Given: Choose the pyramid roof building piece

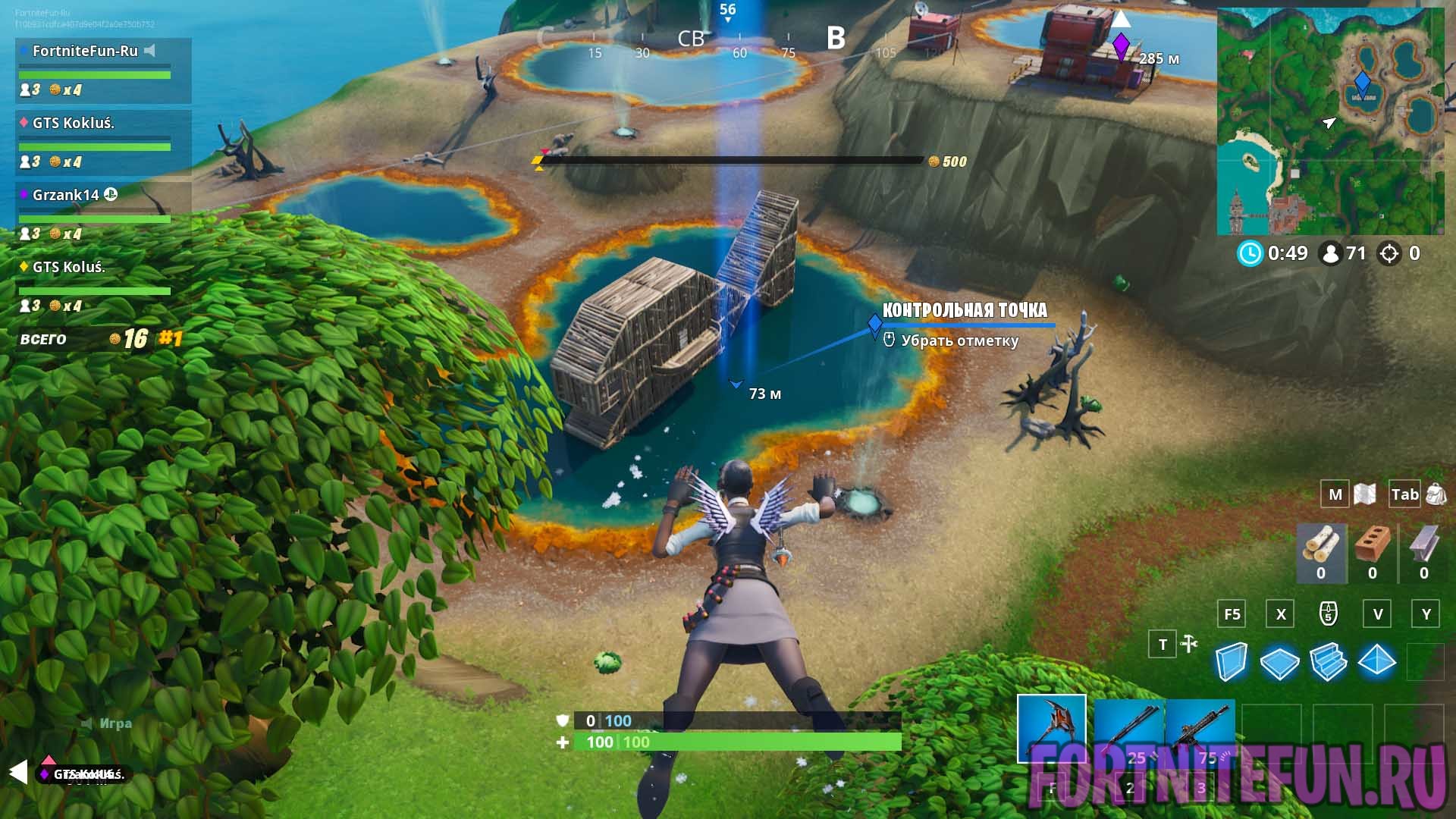Looking at the screenshot, I should point(1376,661).
